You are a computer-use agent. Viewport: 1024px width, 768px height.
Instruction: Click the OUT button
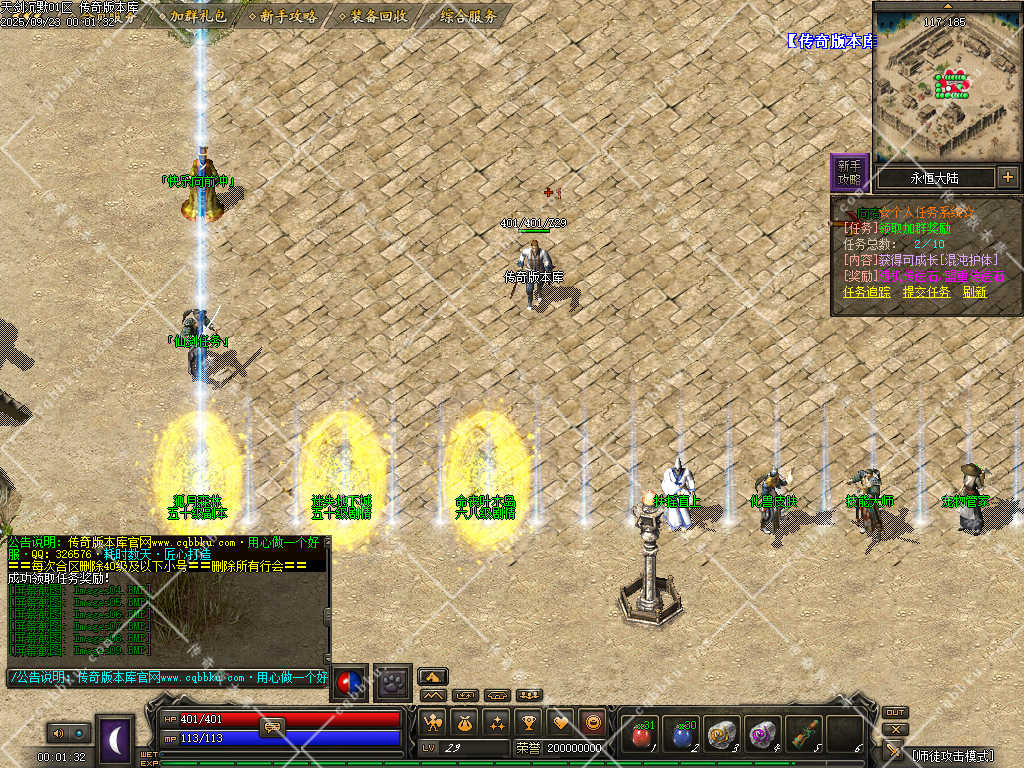(895, 712)
